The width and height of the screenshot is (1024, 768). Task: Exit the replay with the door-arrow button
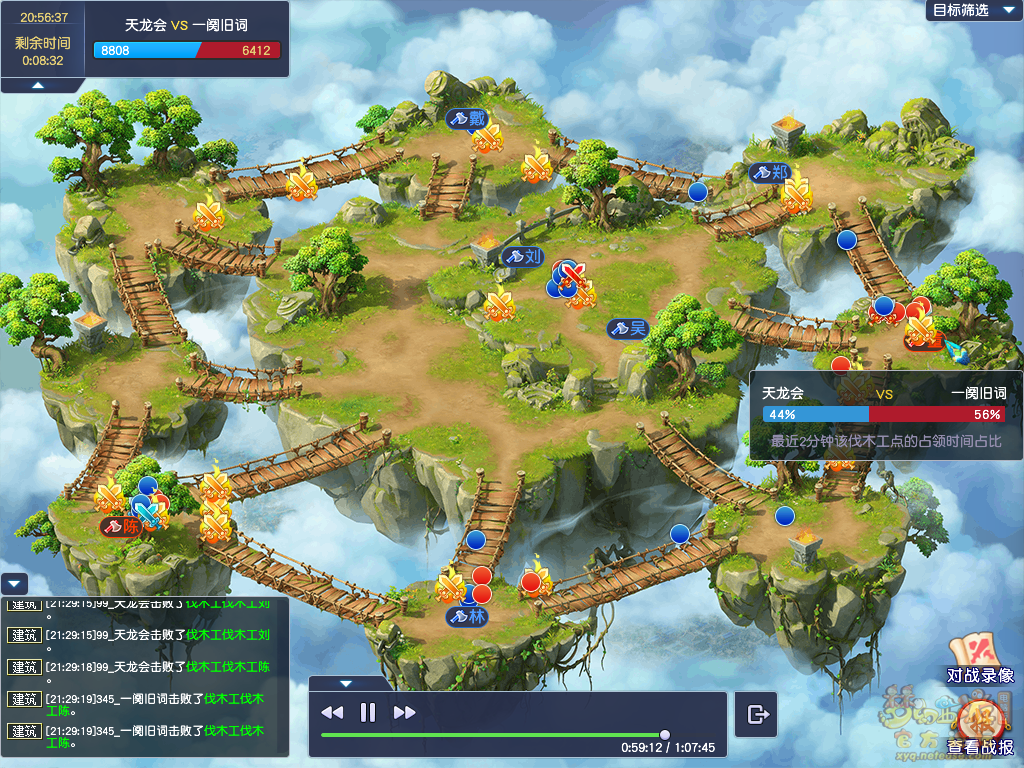(757, 714)
